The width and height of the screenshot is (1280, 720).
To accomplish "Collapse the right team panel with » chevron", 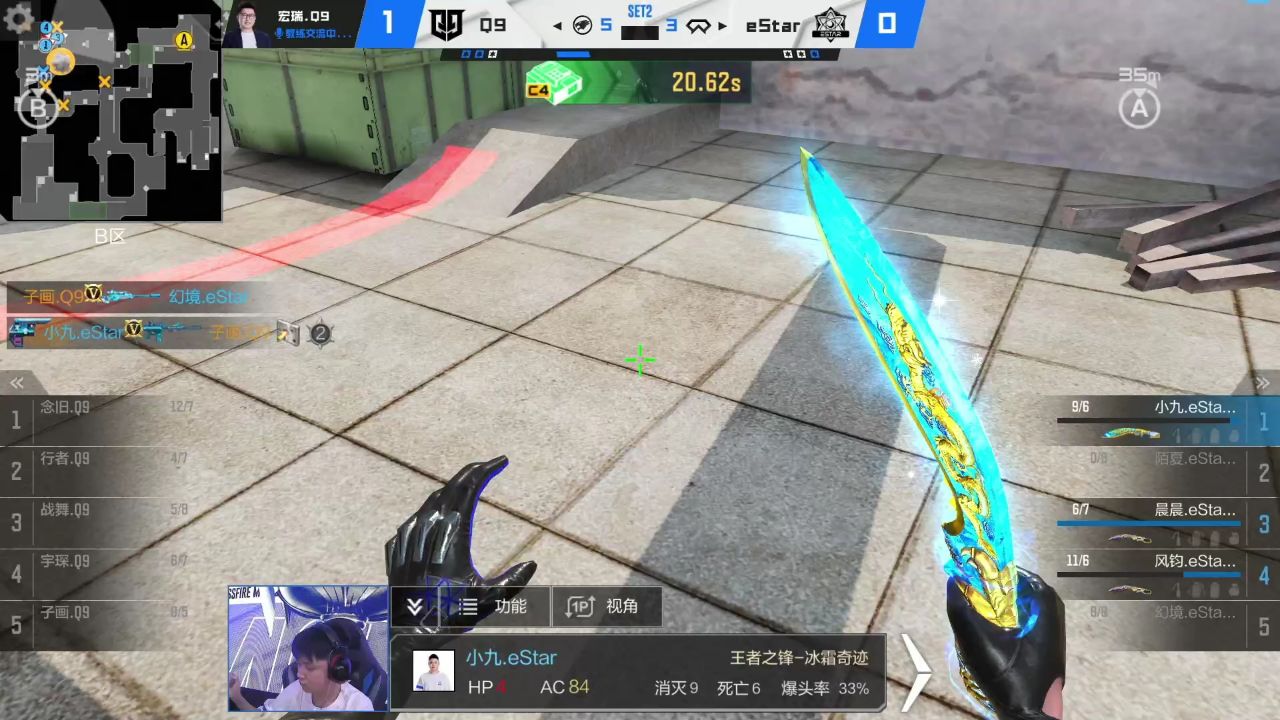I will [x=1263, y=382].
